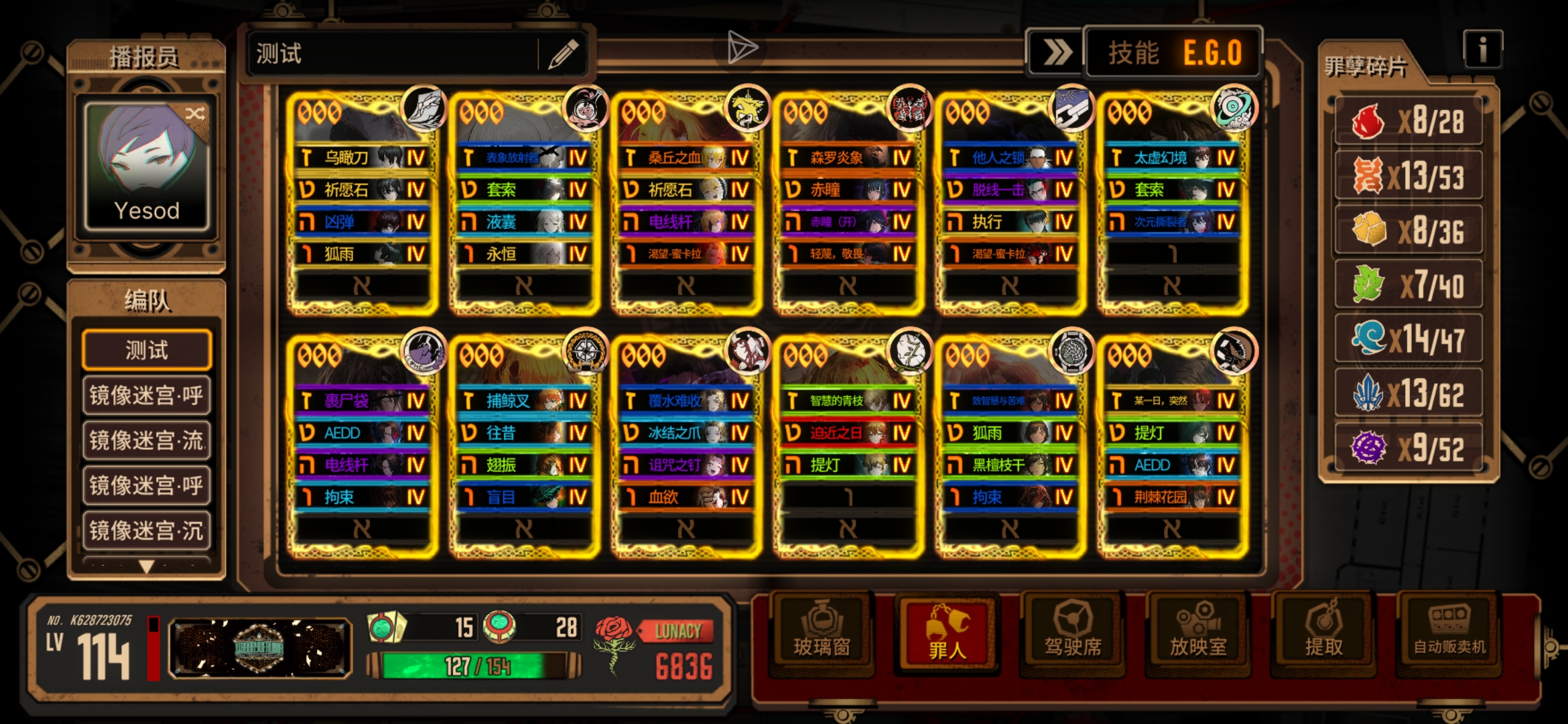
Task: Switch to the 技能 skills view
Action: [x=1133, y=52]
